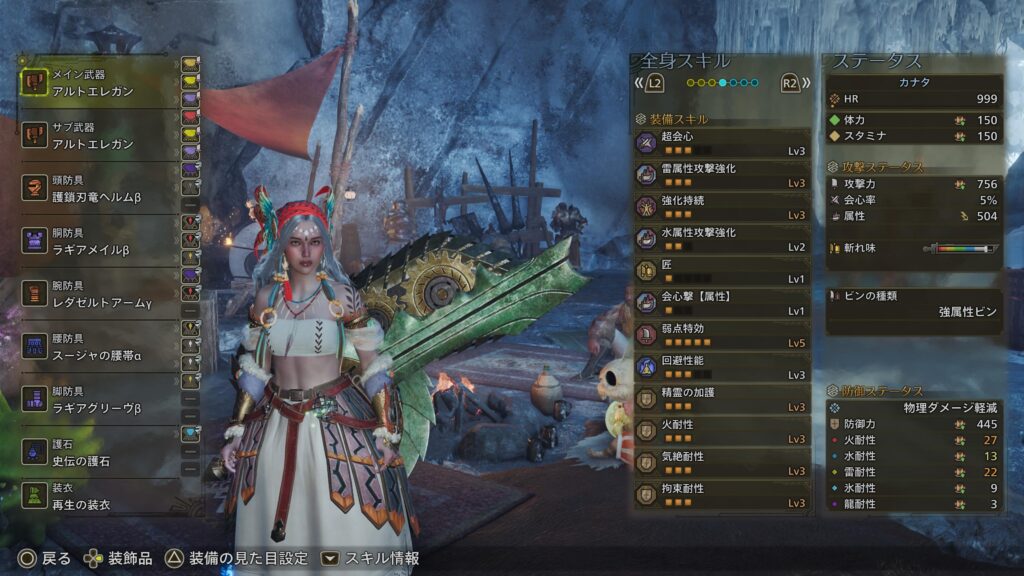Select the 再生の装衣 mantle slot
This screenshot has width=1024, height=576.
100,498
